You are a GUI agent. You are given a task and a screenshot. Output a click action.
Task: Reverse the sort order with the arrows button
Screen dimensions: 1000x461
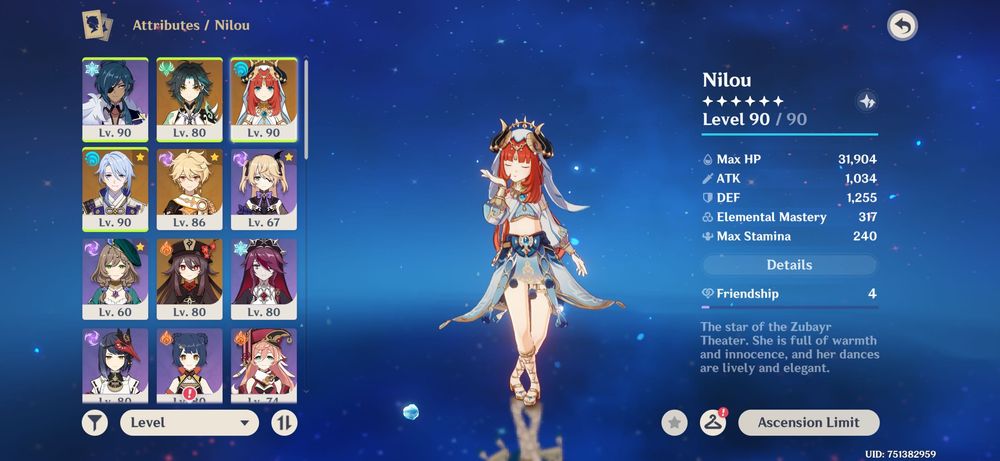point(284,422)
